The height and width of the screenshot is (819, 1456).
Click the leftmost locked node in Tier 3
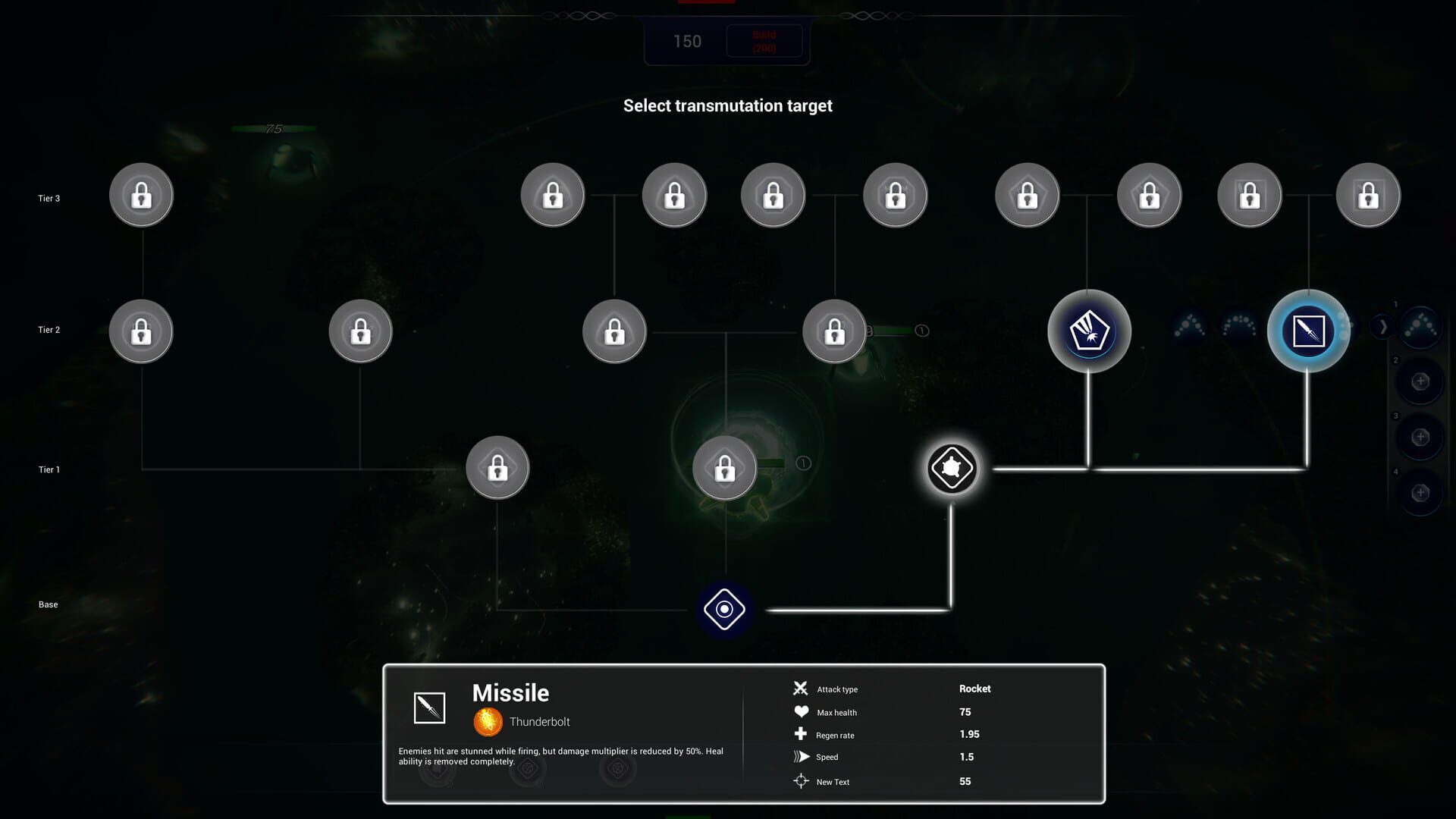pyautogui.click(x=141, y=195)
